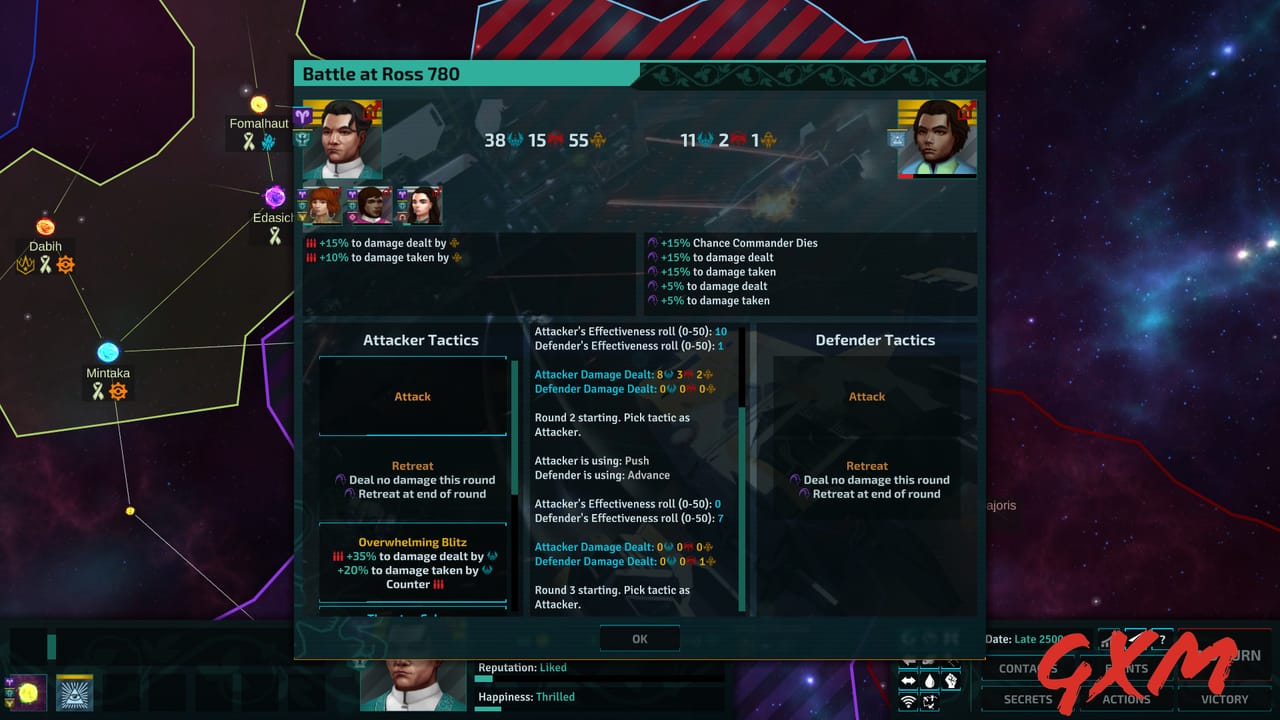Confirm the battle with OK
Screen dimensions: 1280x720
(640, 638)
